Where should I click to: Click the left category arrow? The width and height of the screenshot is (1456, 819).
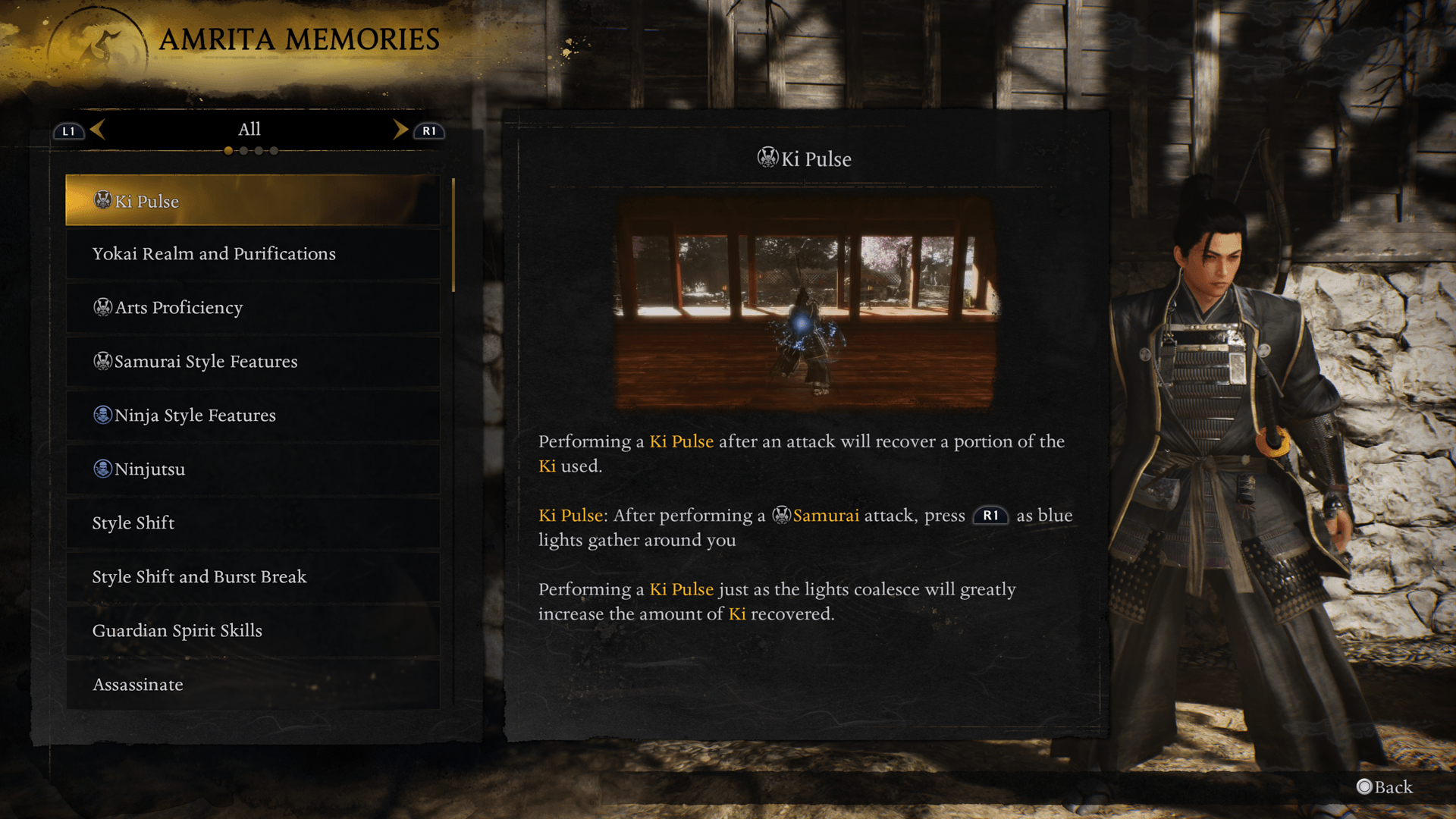[97, 130]
